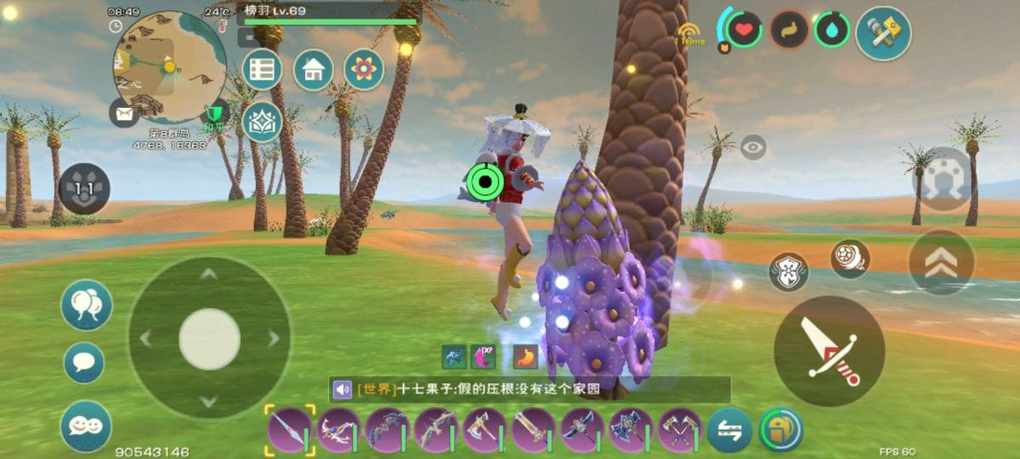Tap the heart health status icon

coord(743,29)
